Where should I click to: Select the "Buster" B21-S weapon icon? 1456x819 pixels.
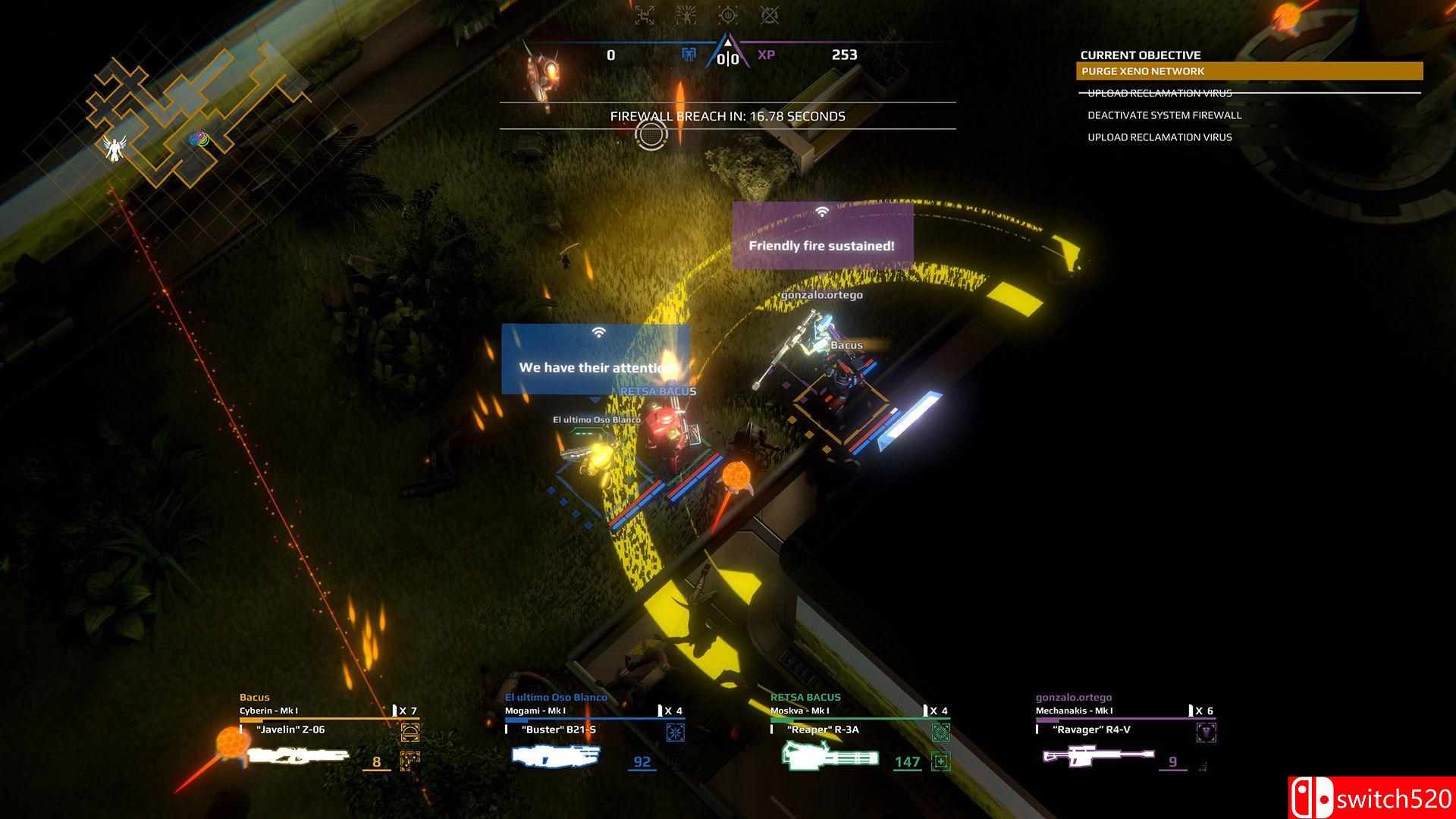click(x=556, y=755)
